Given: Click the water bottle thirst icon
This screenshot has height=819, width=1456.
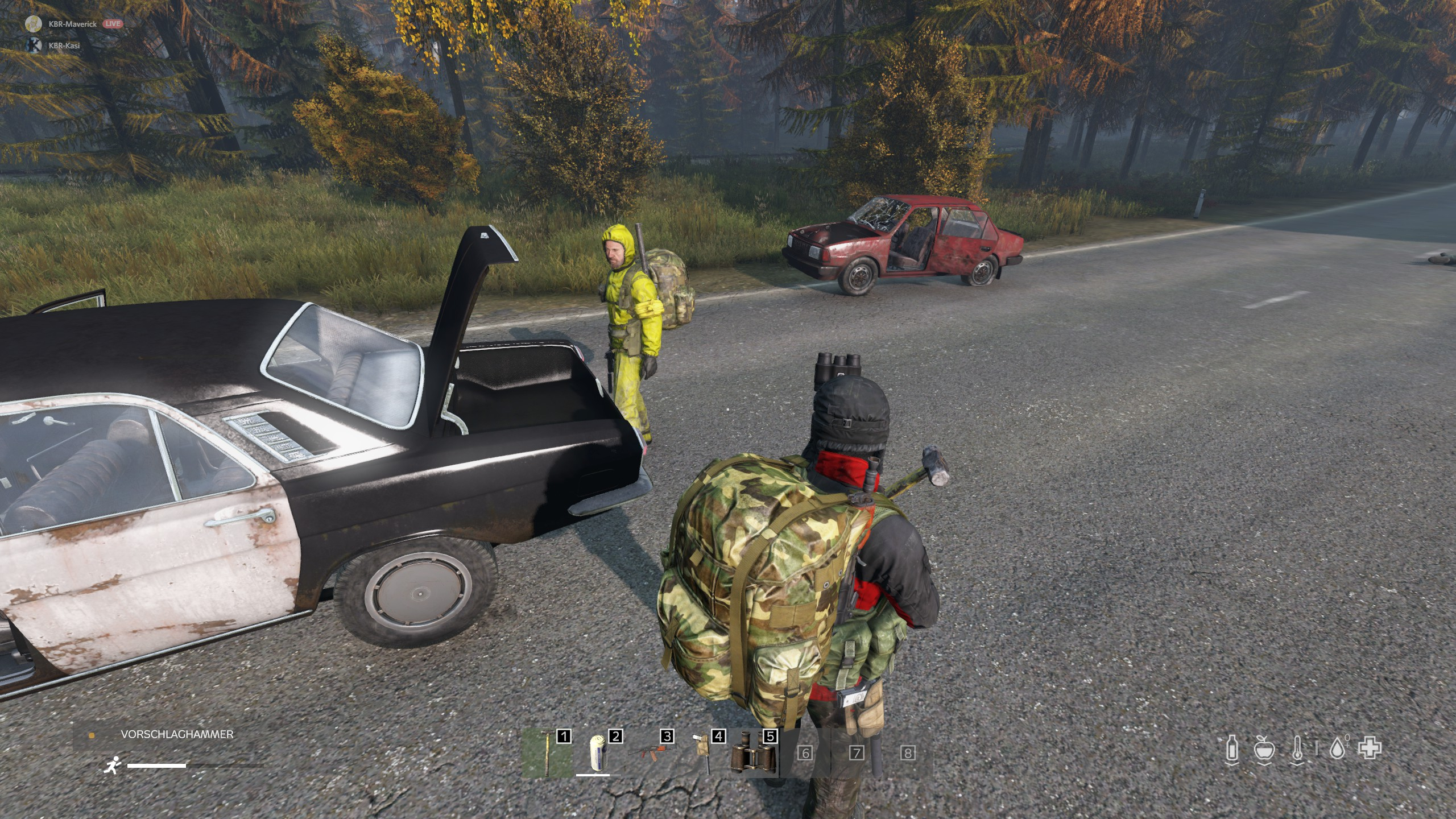Looking at the screenshot, I should tap(1232, 748).
